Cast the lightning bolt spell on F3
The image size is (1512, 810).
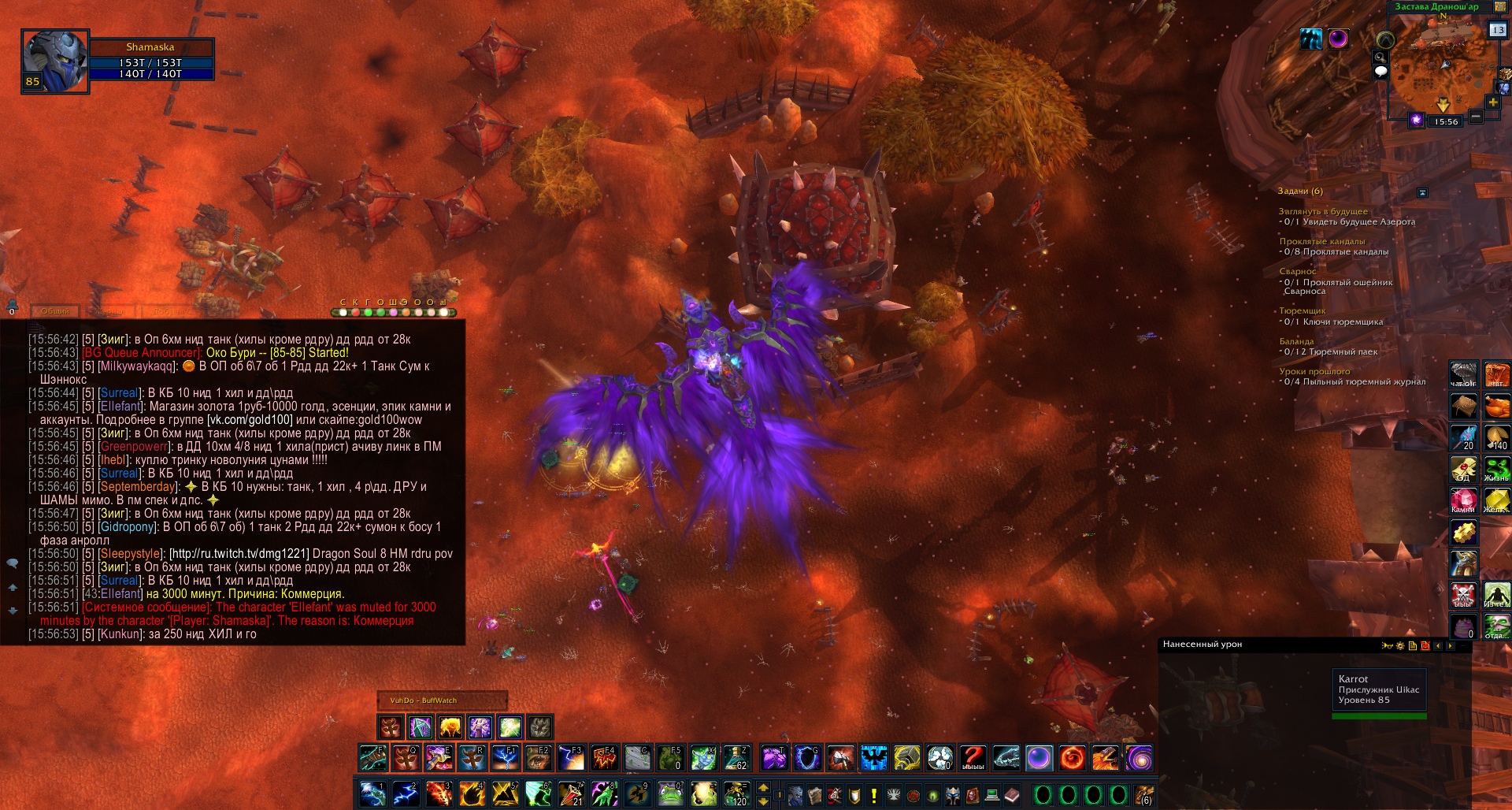(x=570, y=758)
